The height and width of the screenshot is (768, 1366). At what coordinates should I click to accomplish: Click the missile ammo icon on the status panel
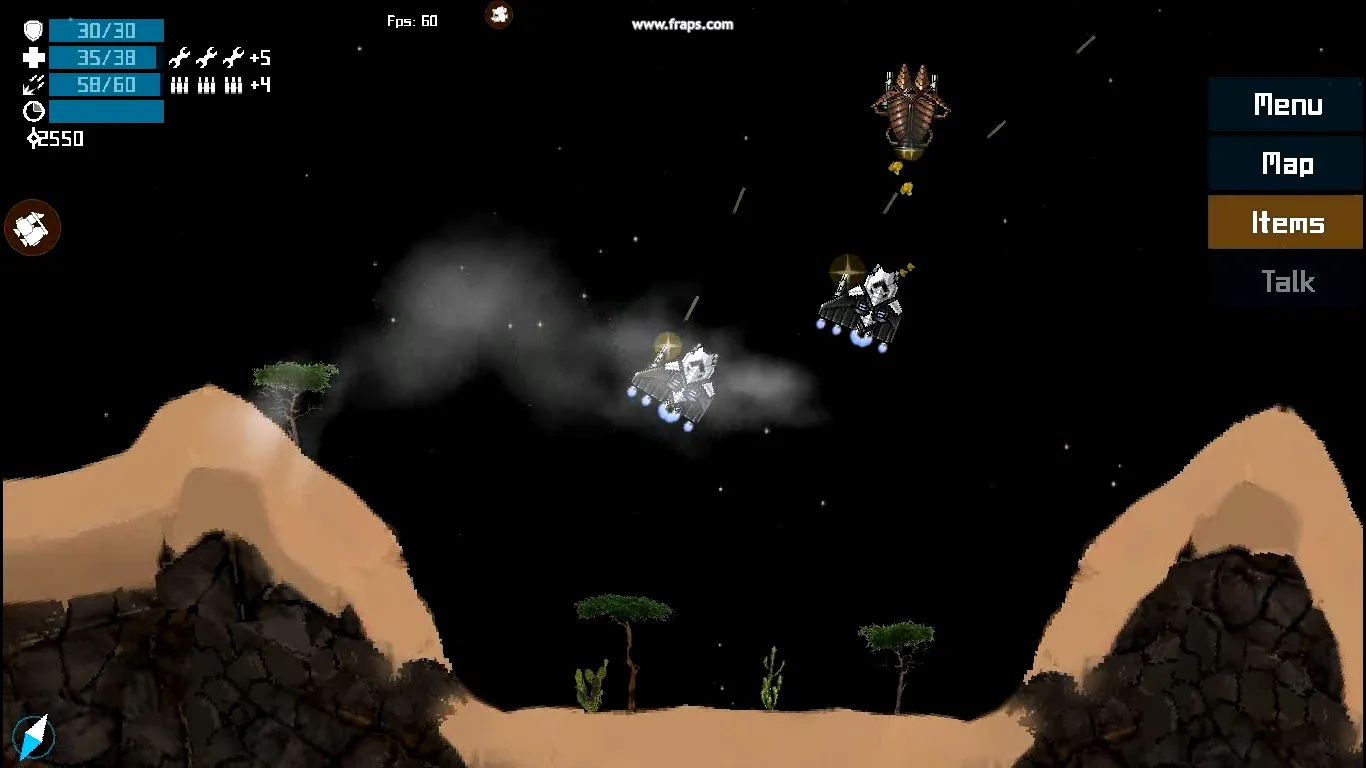(x=32, y=84)
